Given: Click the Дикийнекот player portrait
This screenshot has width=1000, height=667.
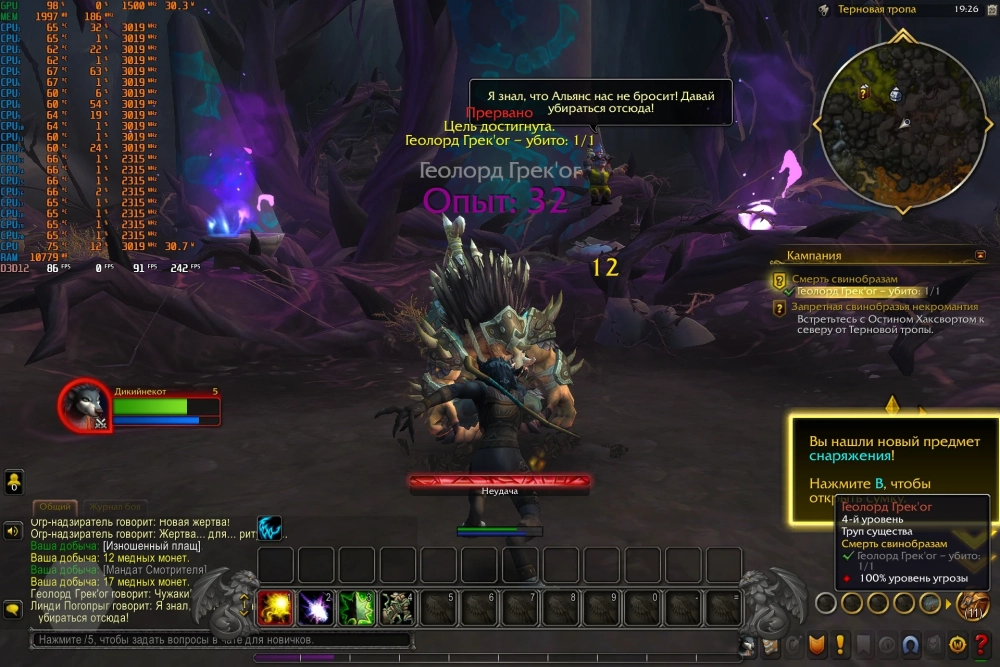Looking at the screenshot, I should pos(82,403).
